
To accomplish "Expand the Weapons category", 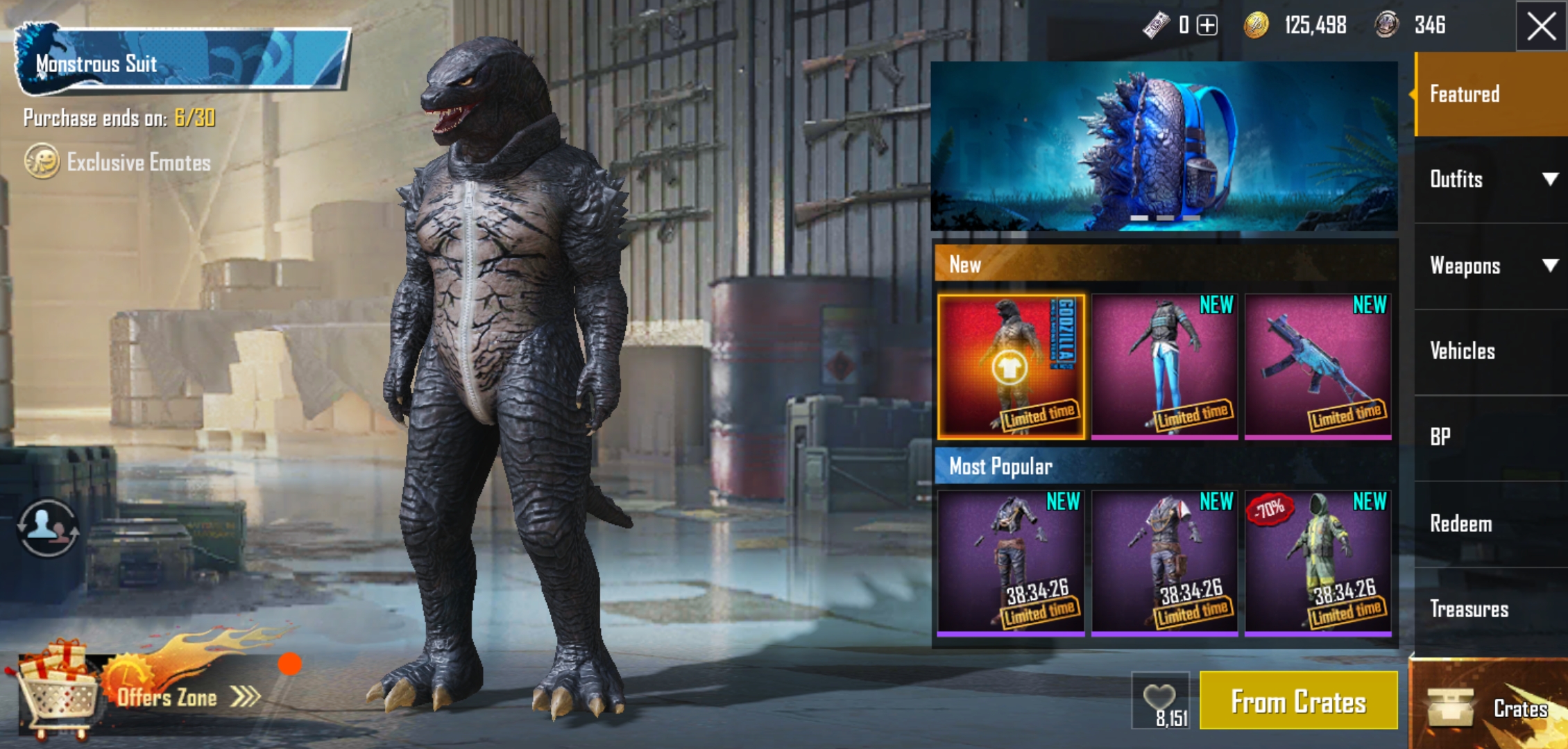I will [1490, 266].
